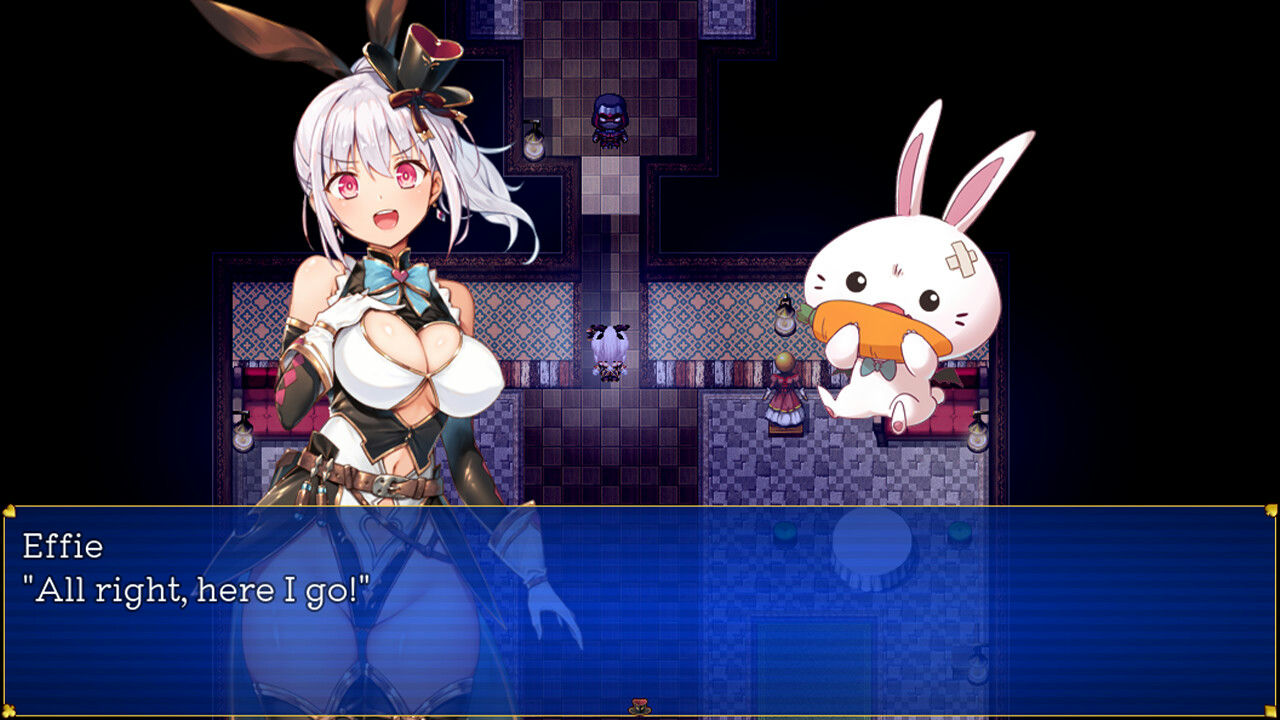Click the hanging lantern beside the mannequin
This screenshot has width=1280, height=720.
(785, 318)
